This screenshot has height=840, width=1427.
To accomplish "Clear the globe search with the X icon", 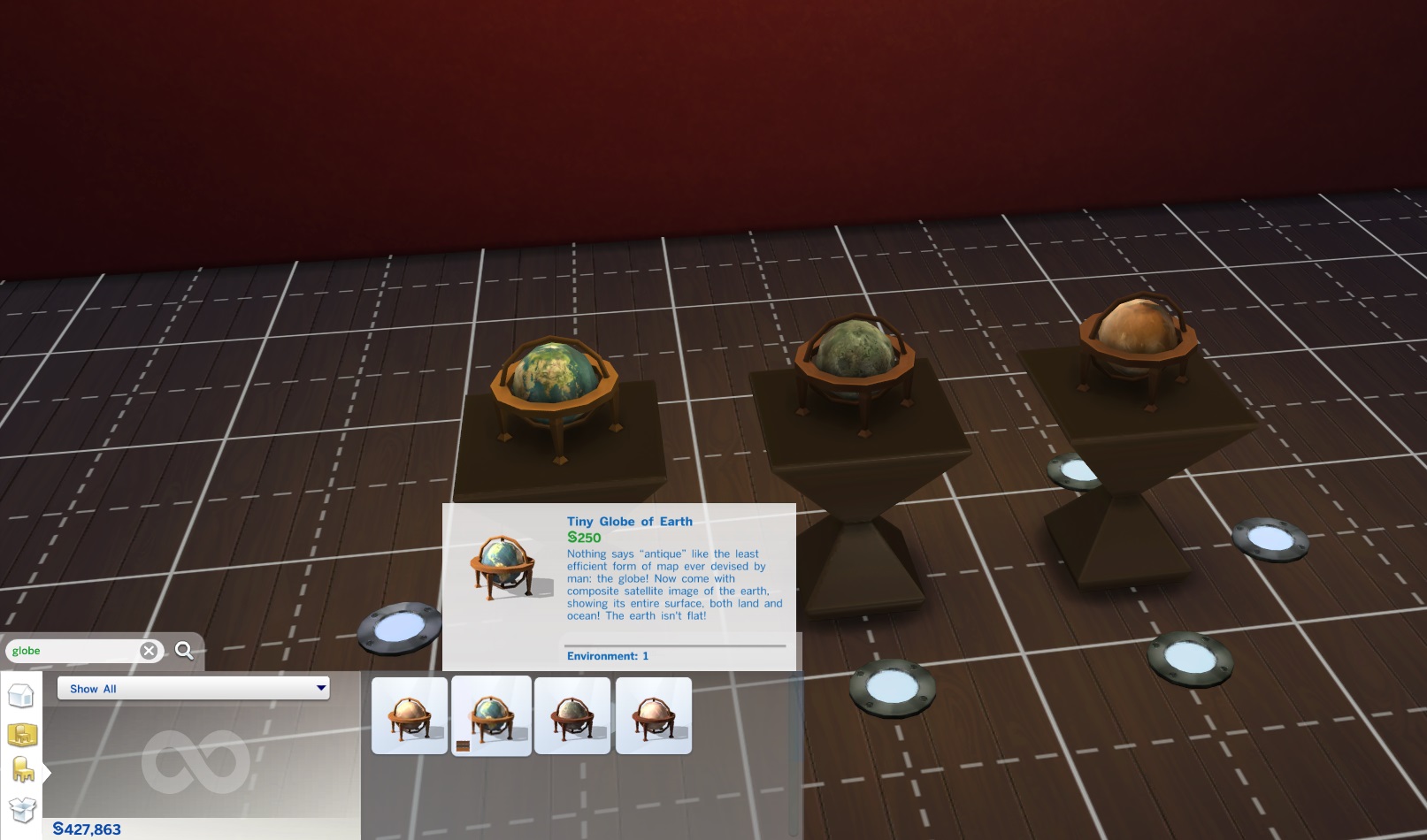I will [149, 651].
